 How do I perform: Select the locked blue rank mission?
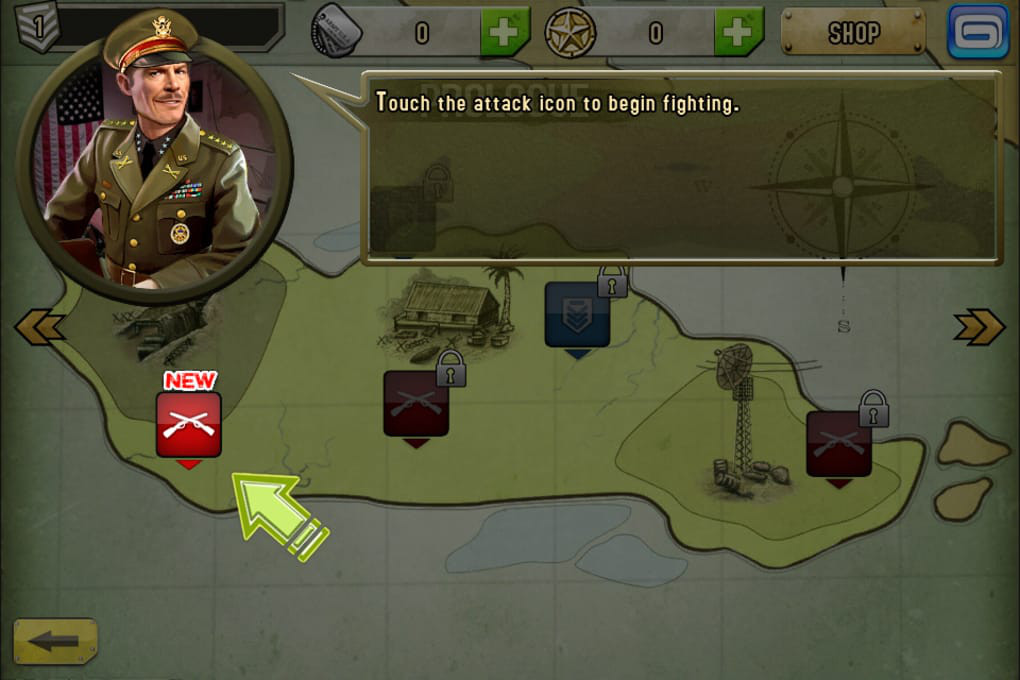click(578, 315)
